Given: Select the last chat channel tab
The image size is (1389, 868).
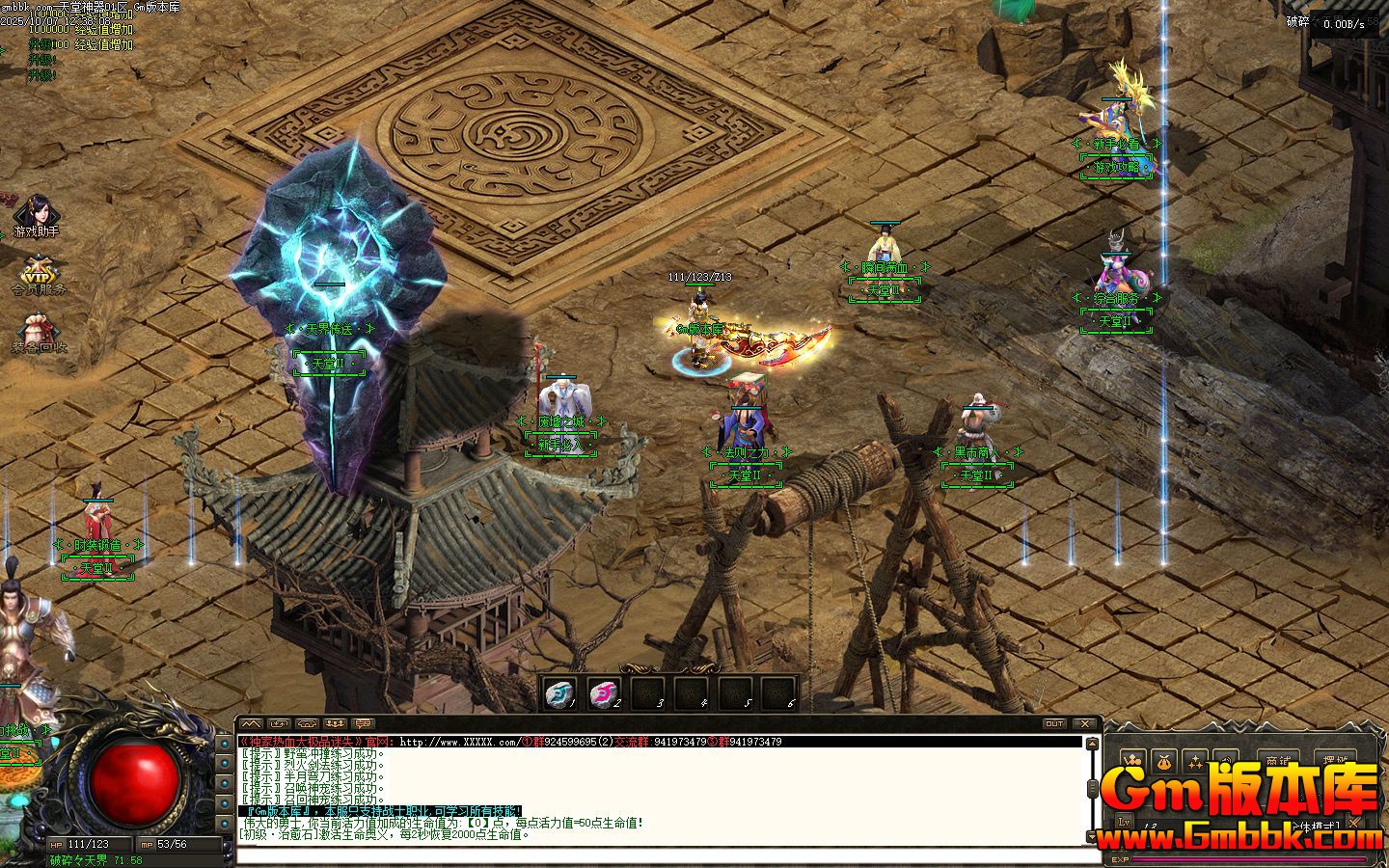Looking at the screenshot, I should coord(364,723).
